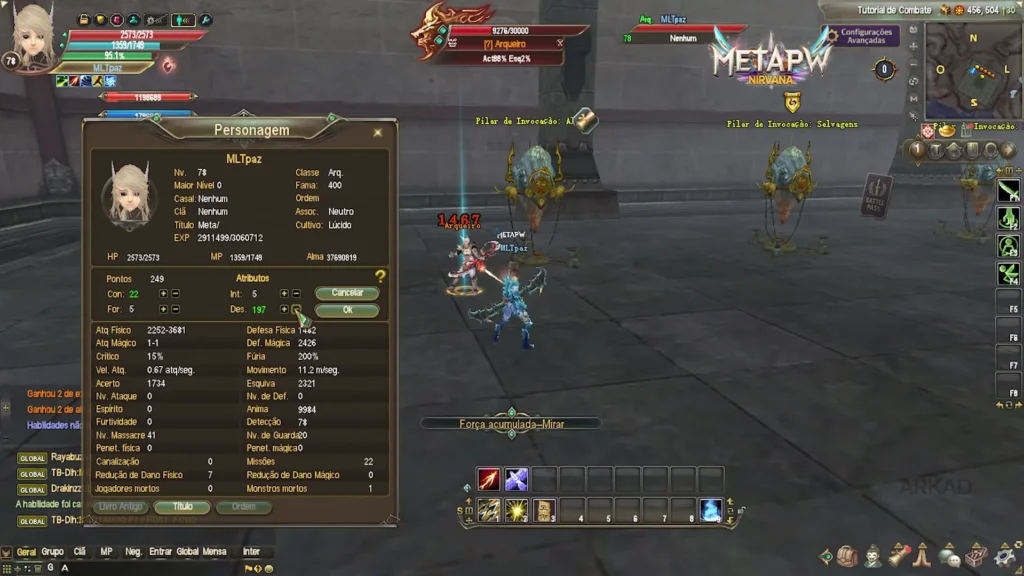Use the blue flame skill in slot 8
1024x576 pixels.
(711, 510)
